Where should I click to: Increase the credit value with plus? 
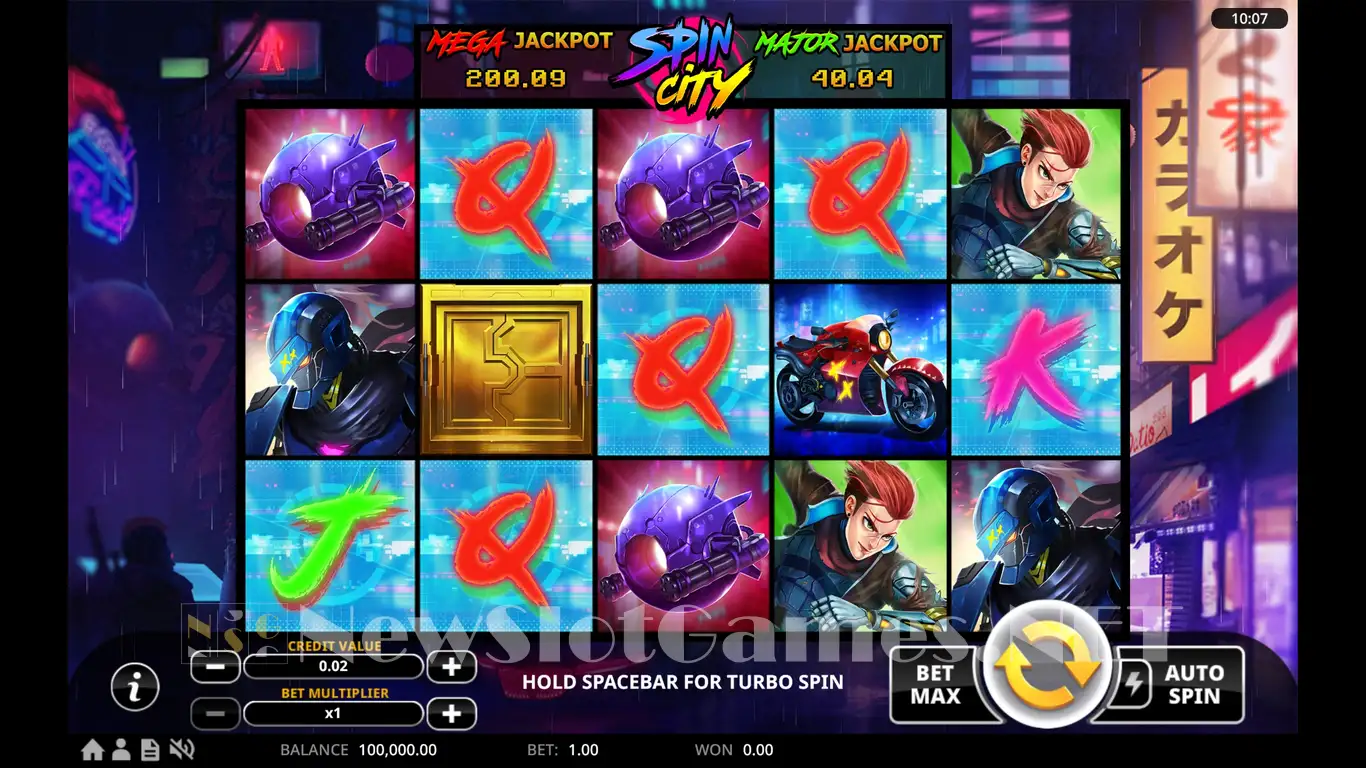(x=451, y=667)
